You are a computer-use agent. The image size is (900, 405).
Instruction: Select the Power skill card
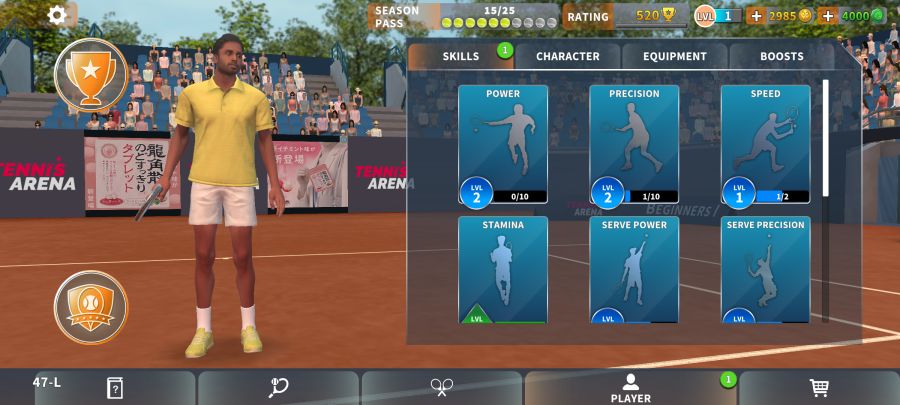[503, 145]
